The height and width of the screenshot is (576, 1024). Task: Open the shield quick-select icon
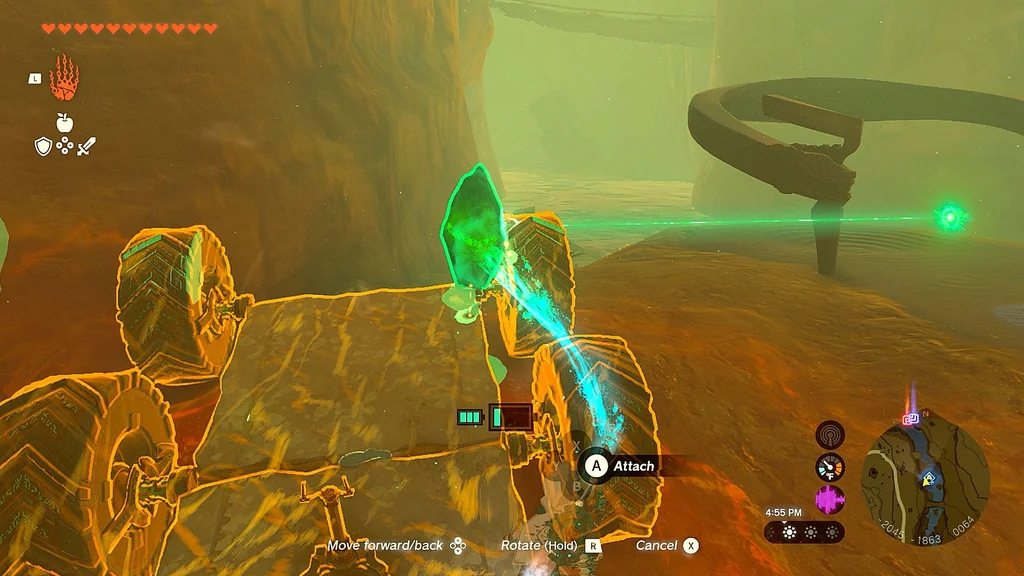(43, 147)
